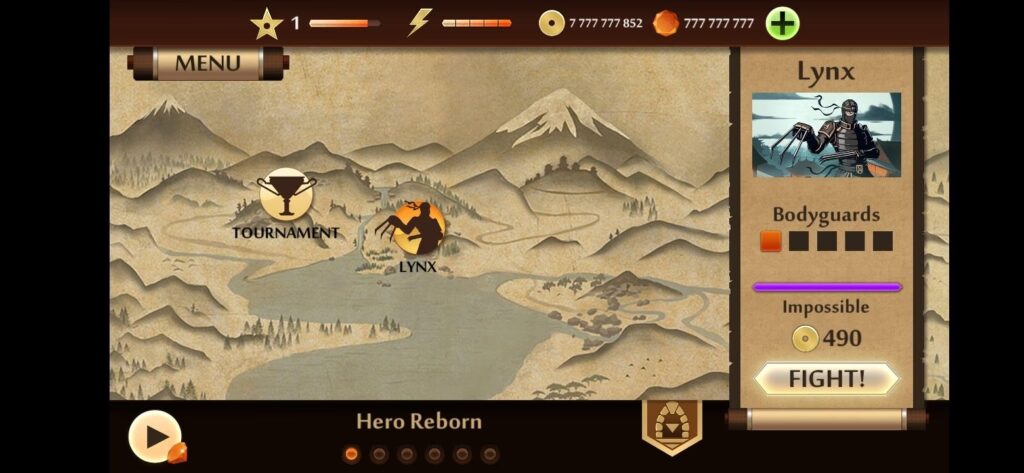Start the fight with the FIGHT! button
The width and height of the screenshot is (1024, 473).
(826, 379)
